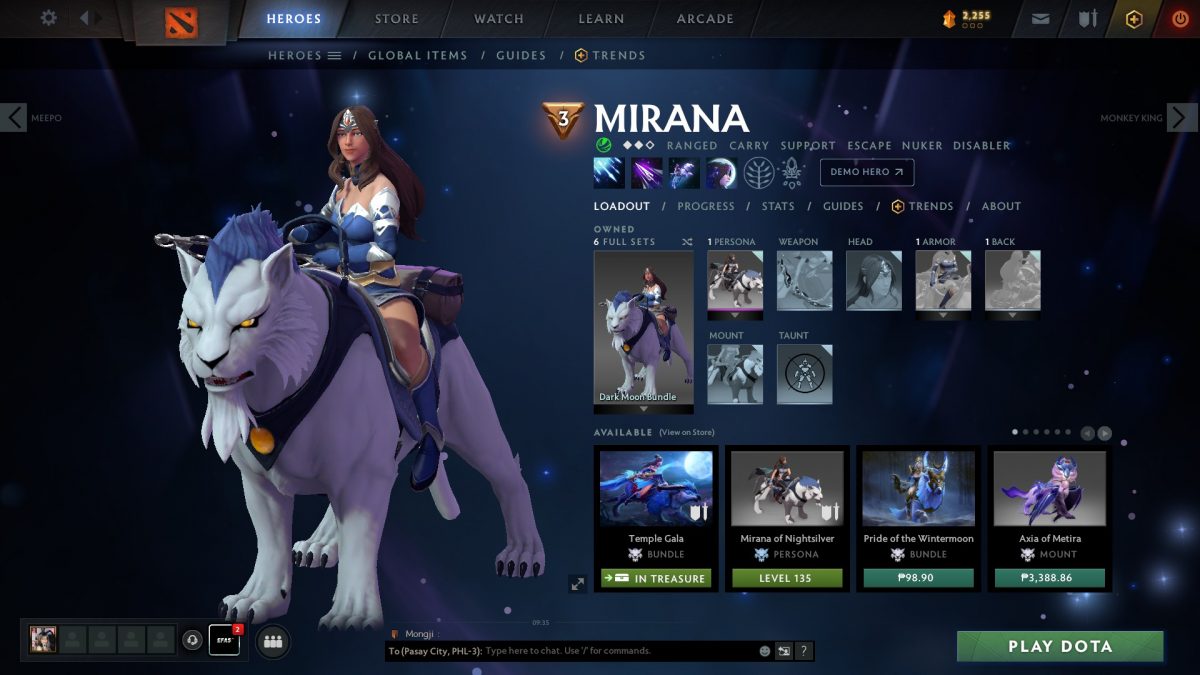This screenshot has width=1200, height=675.
Task: Buy Pride of the Wintermoon bundle
Action: 918,578
